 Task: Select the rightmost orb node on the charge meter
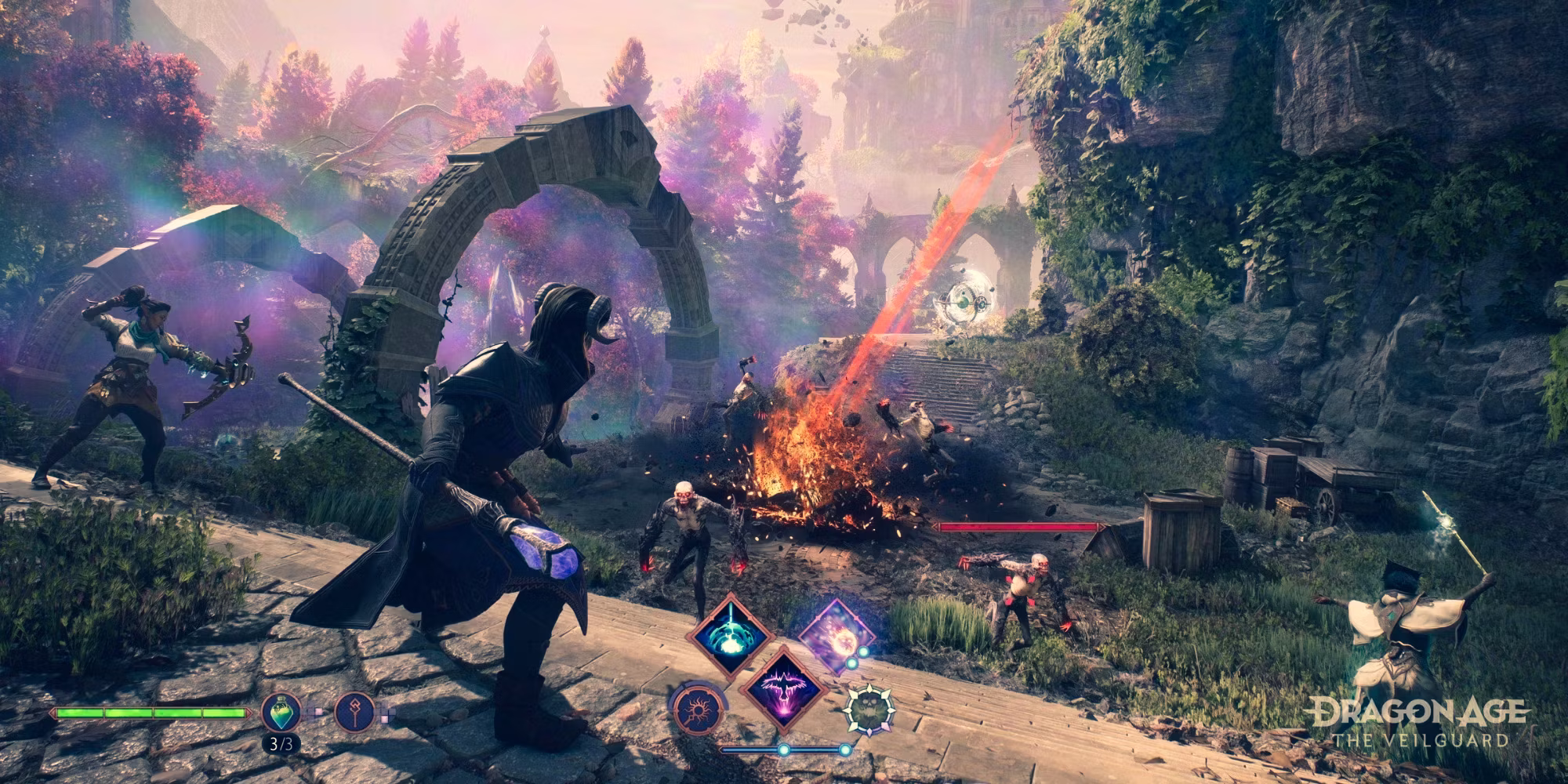pos(845,749)
